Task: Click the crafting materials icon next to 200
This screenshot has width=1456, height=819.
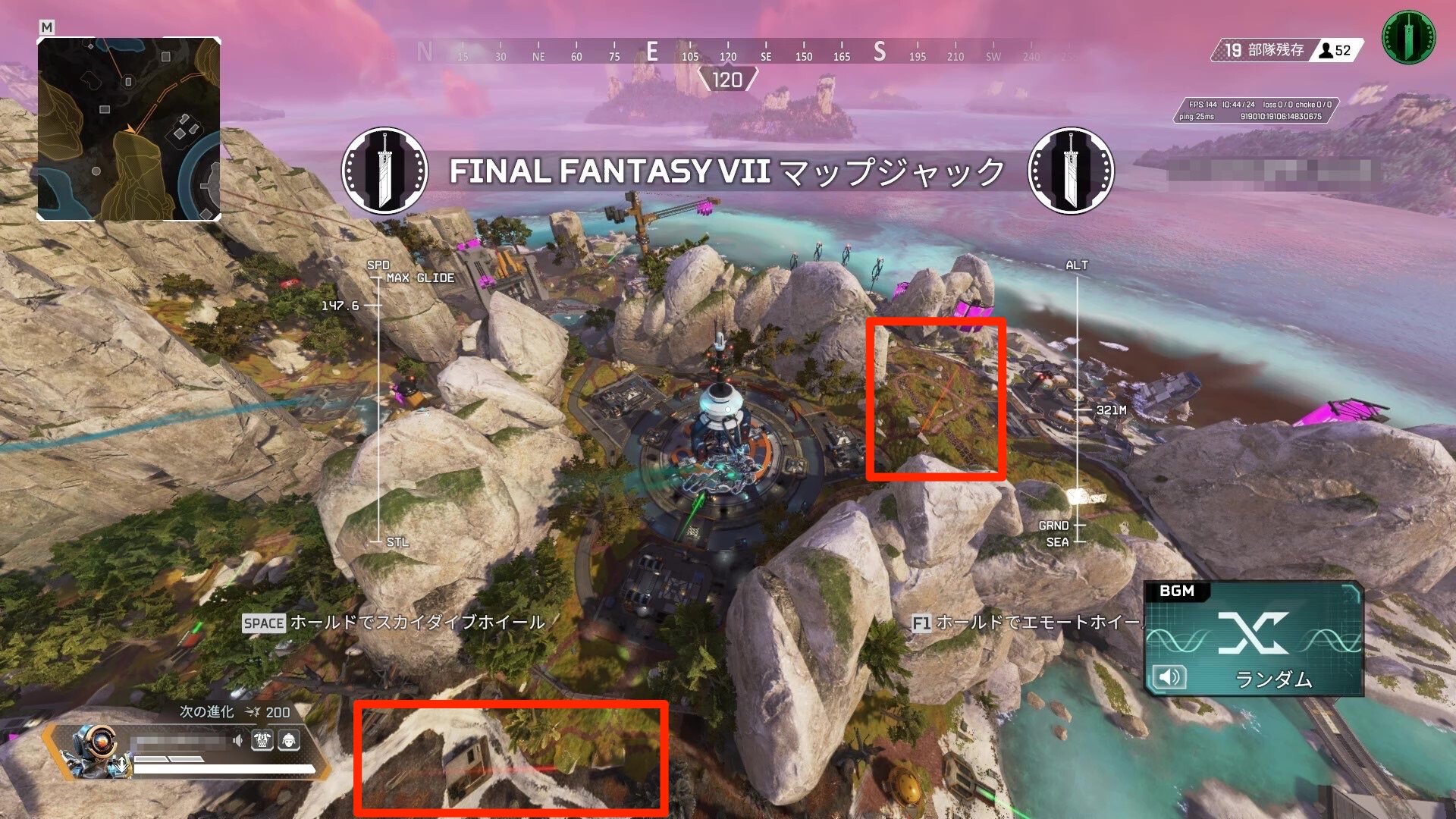Action: [253, 713]
